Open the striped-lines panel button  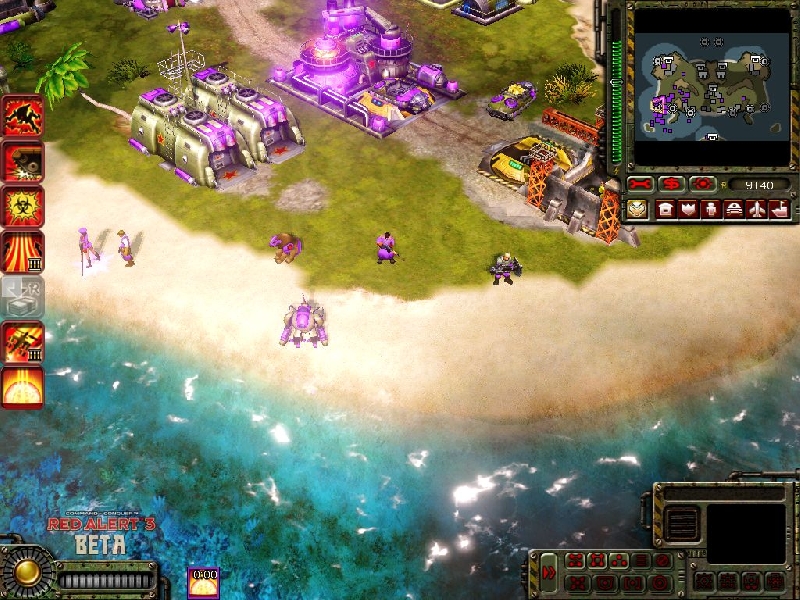[x=683, y=522]
